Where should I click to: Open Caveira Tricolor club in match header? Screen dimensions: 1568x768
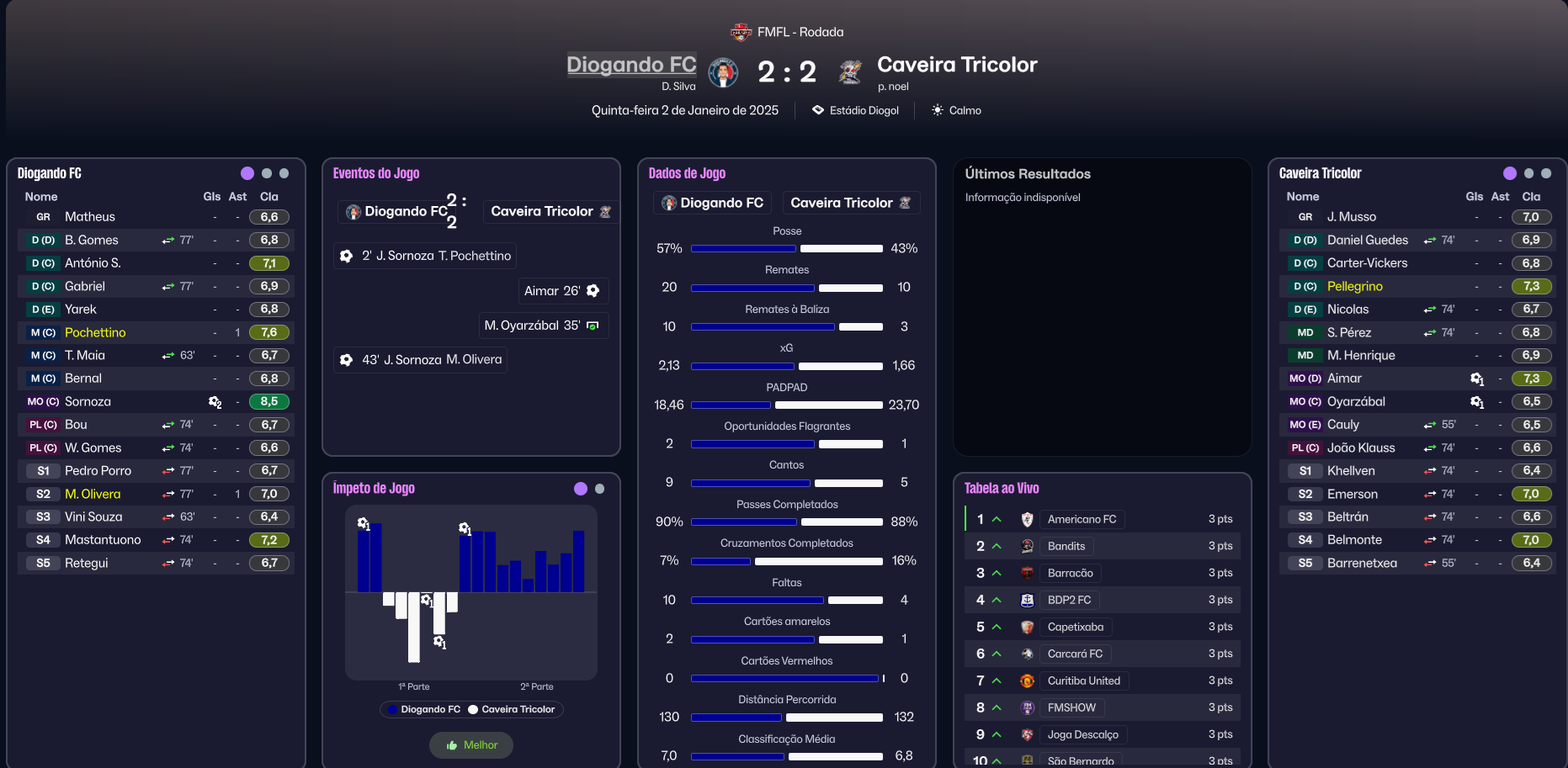click(956, 65)
